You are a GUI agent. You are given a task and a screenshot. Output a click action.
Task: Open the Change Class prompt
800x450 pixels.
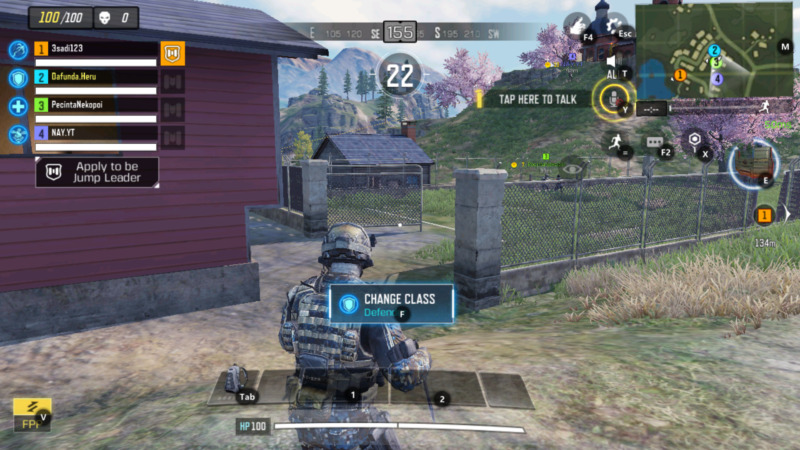390,303
